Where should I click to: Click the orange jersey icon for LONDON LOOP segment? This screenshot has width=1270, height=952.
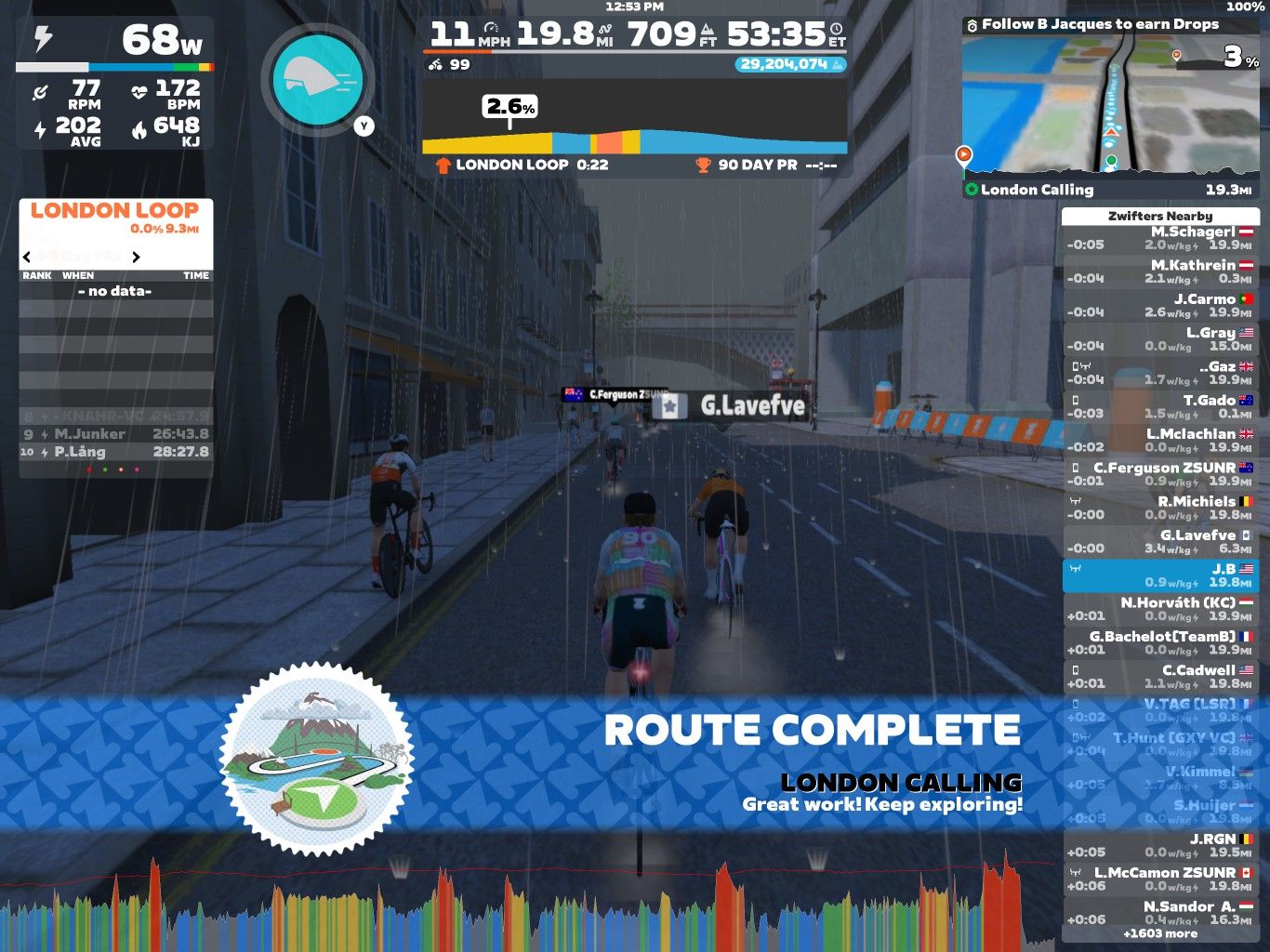click(443, 165)
